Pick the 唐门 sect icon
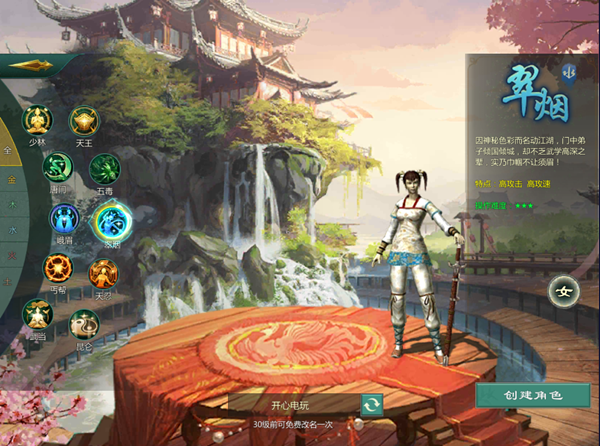This screenshot has height=446, width=600. pyautogui.click(x=58, y=168)
